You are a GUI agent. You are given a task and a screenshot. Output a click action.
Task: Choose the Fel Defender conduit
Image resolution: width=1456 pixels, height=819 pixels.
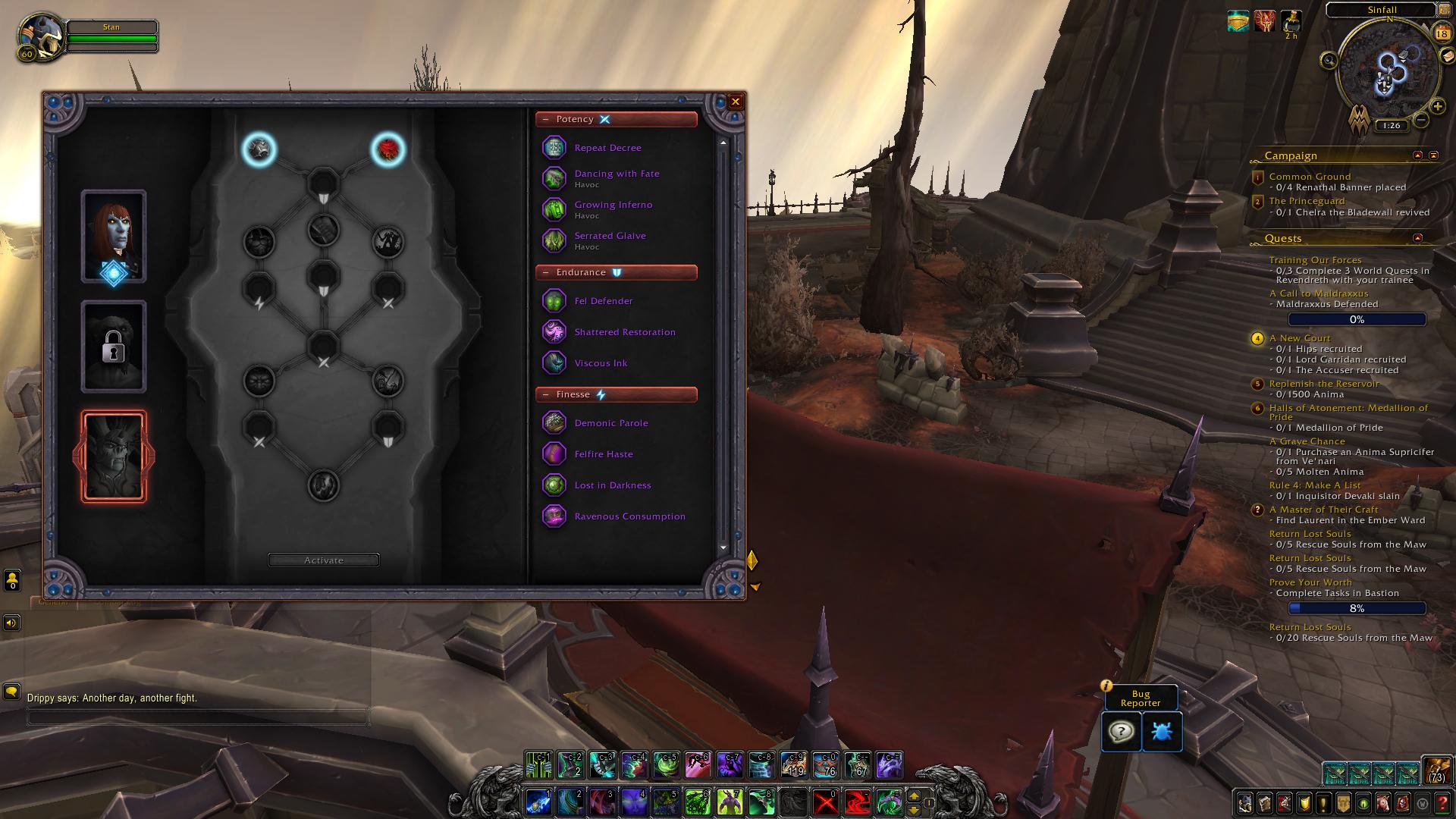(603, 301)
